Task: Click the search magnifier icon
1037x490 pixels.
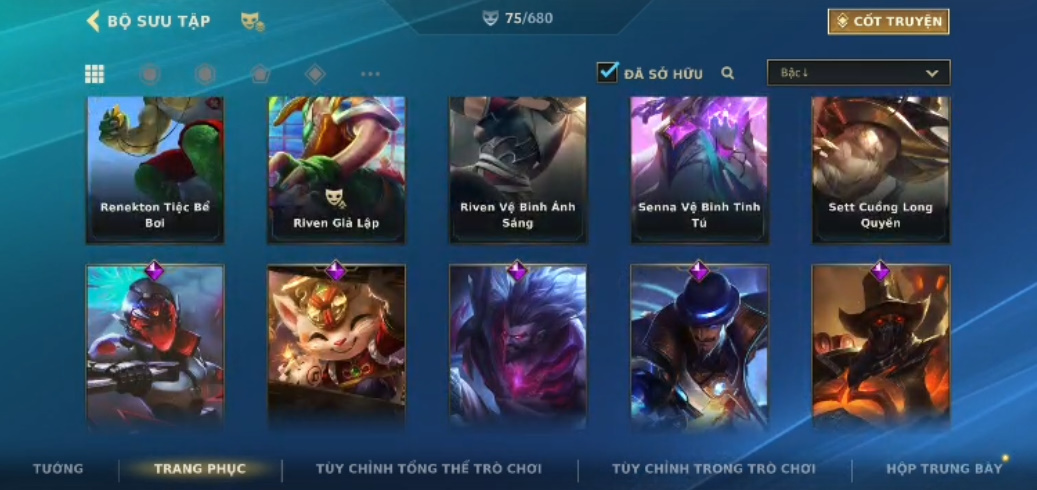Action: 728,73
